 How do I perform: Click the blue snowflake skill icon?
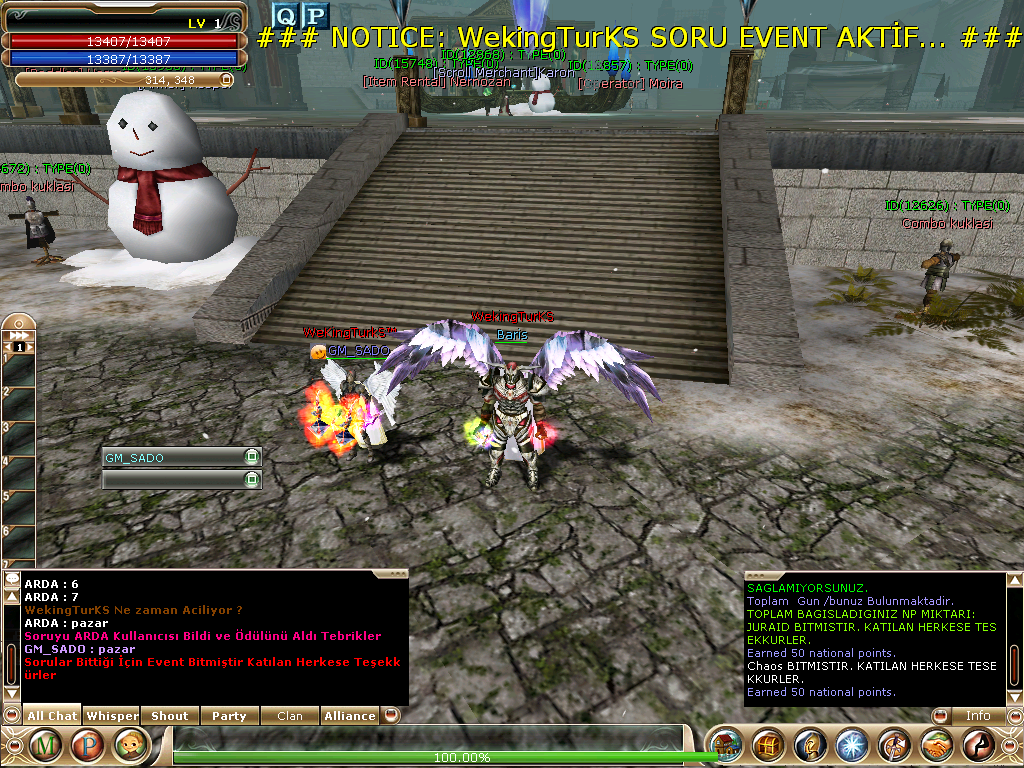(852, 746)
